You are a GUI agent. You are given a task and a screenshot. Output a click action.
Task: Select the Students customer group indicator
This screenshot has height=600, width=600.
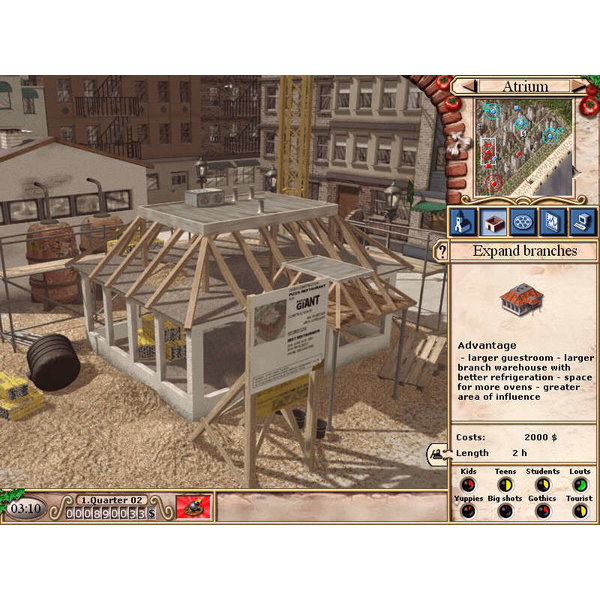pyautogui.click(x=542, y=485)
